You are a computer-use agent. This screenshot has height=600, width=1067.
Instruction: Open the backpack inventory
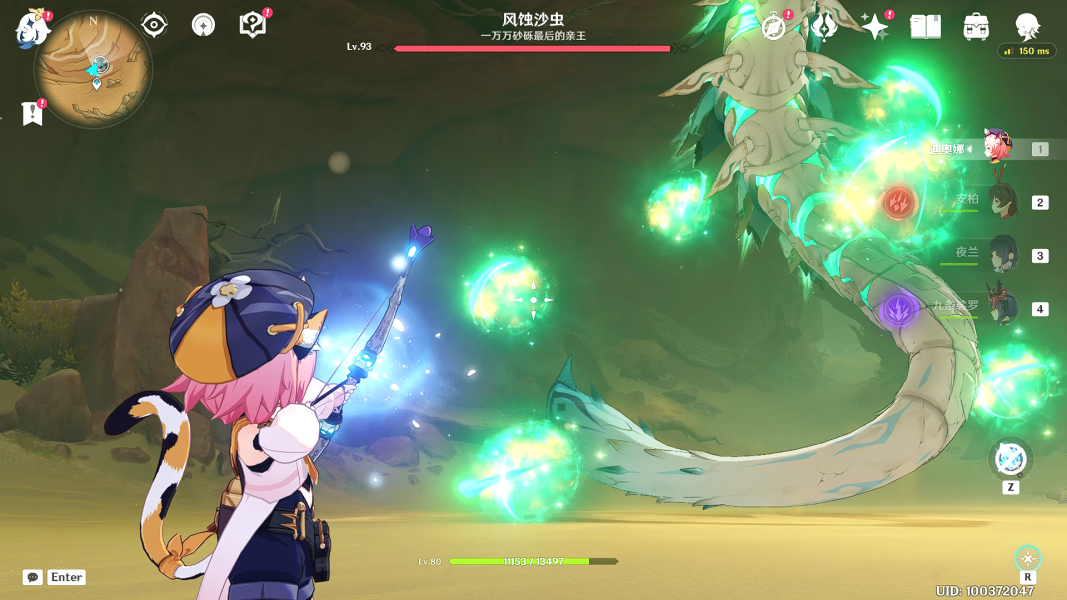pos(976,27)
